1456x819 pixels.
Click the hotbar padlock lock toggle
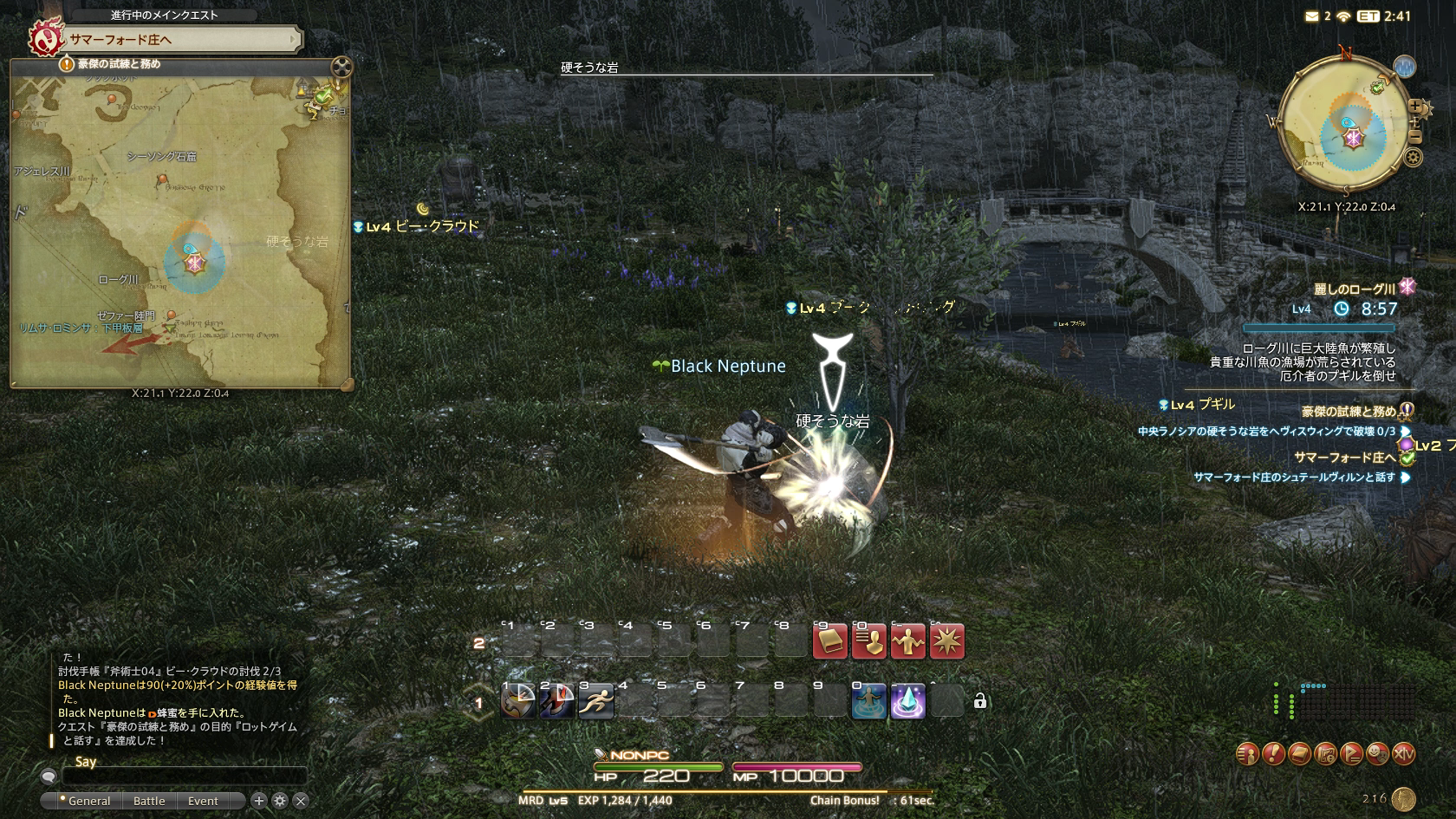980,701
